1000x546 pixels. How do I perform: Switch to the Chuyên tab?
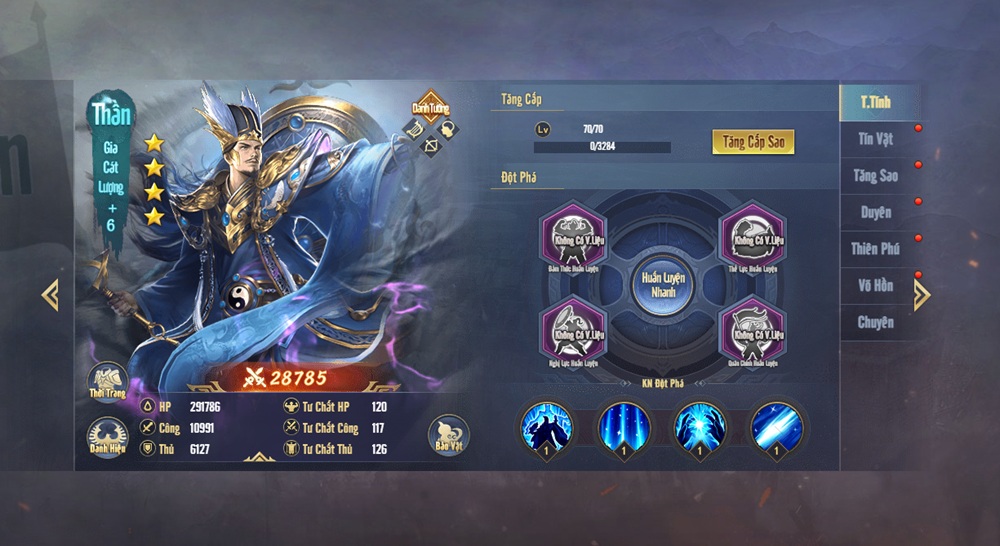coord(876,322)
